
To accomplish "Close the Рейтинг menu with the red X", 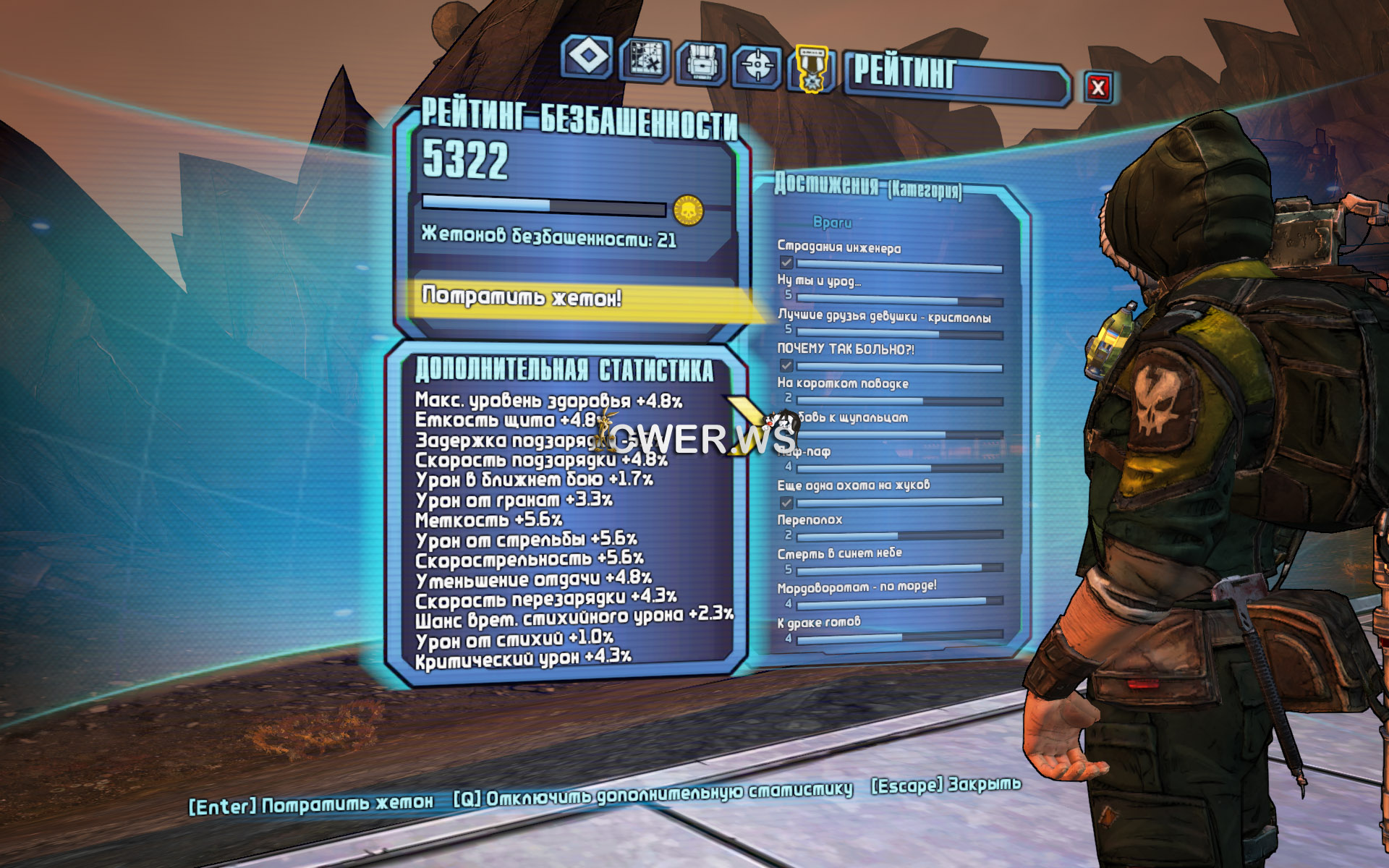I will 1097,88.
